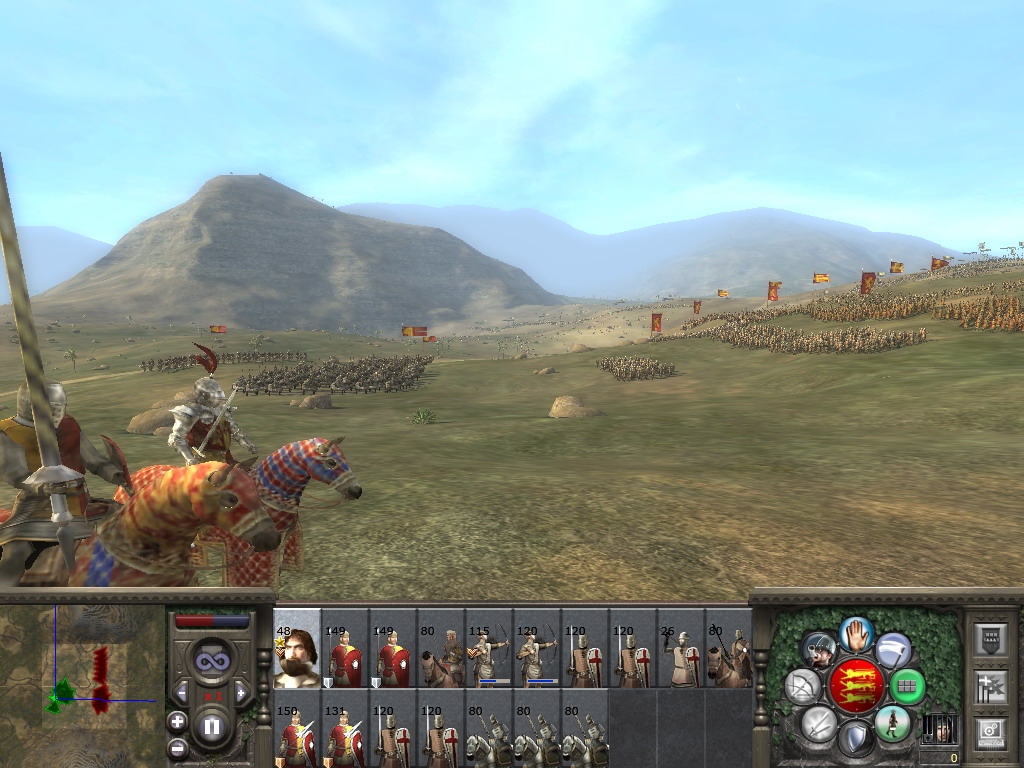Activate the horn-blowing rally command
This screenshot has height=768, width=1024.
point(819,650)
